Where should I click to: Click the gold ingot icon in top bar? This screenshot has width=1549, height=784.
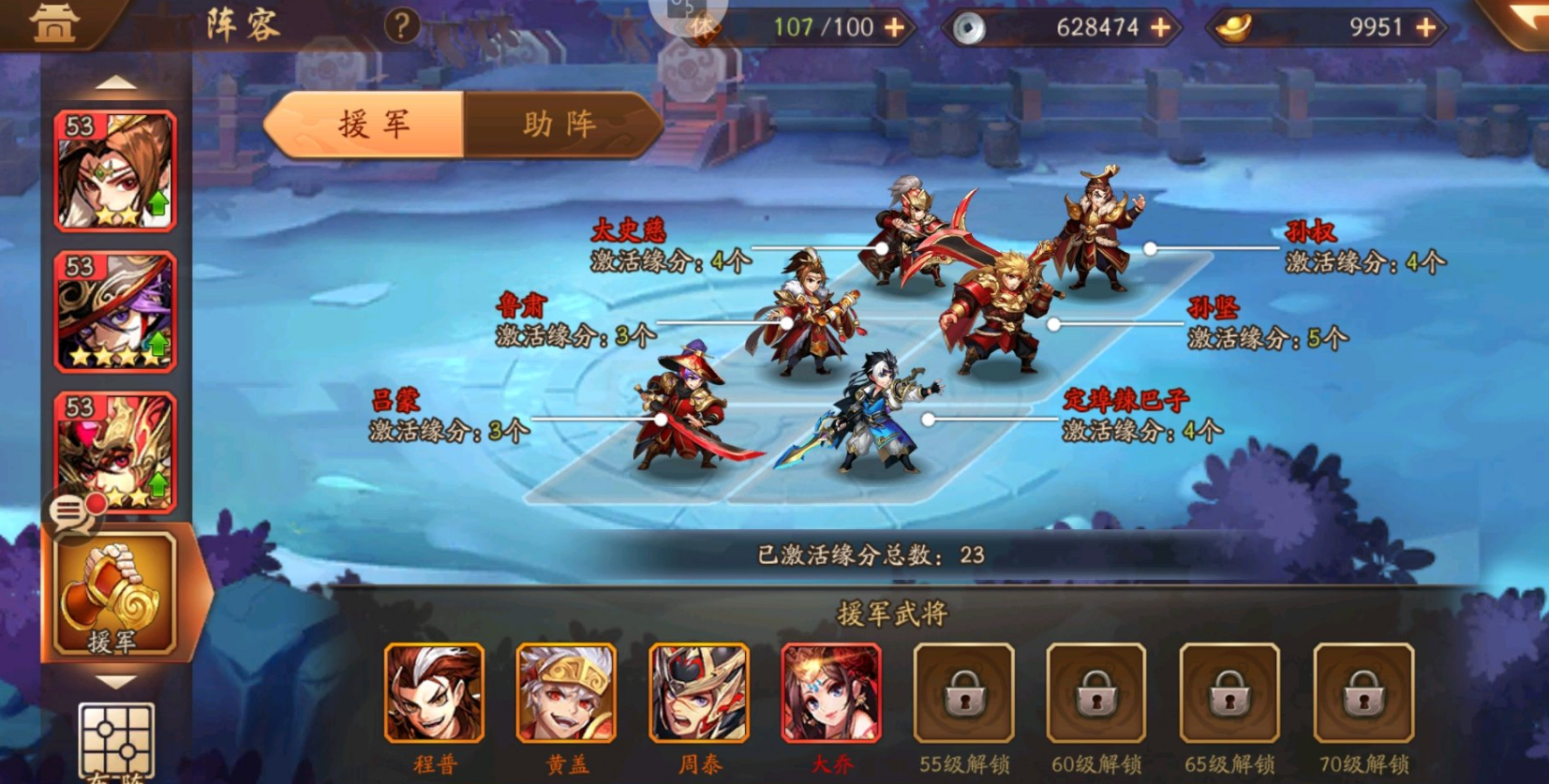(x=1233, y=27)
